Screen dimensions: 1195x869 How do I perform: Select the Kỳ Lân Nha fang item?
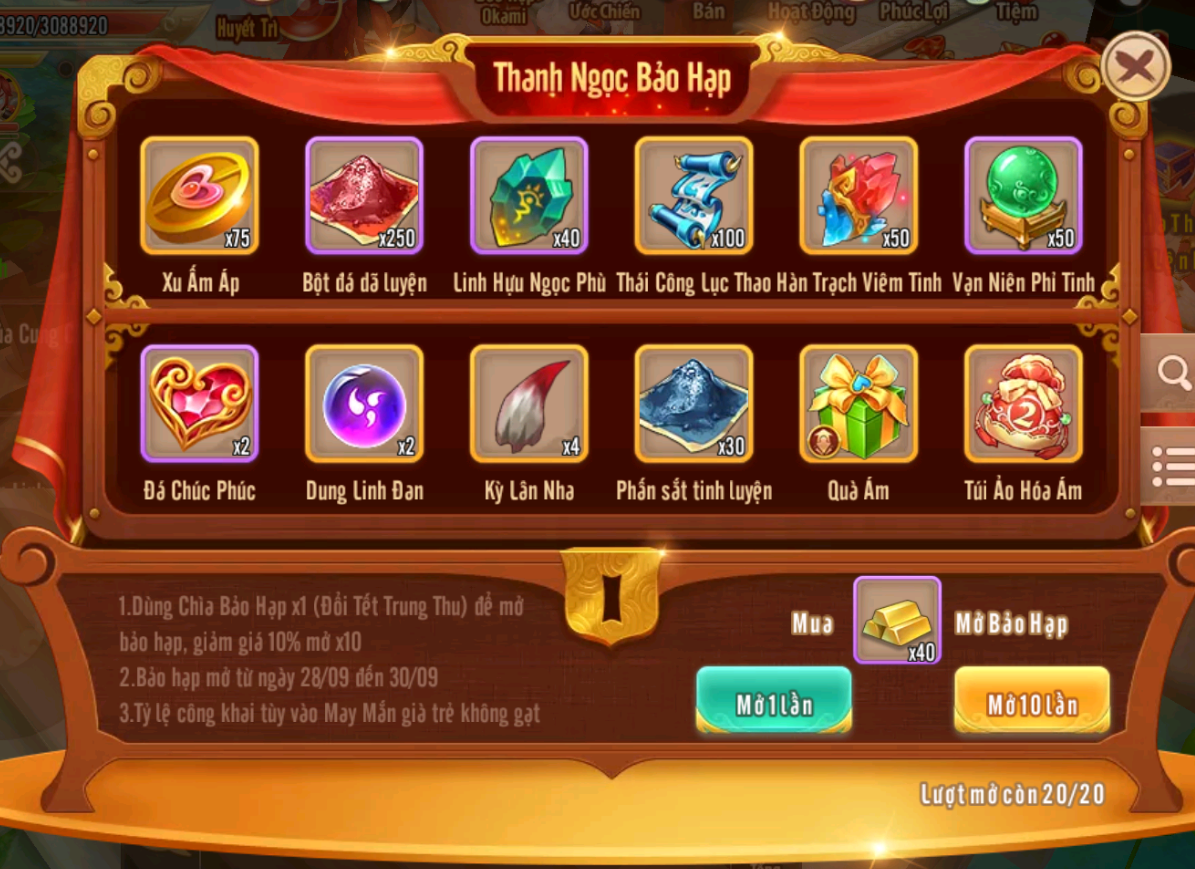(529, 404)
